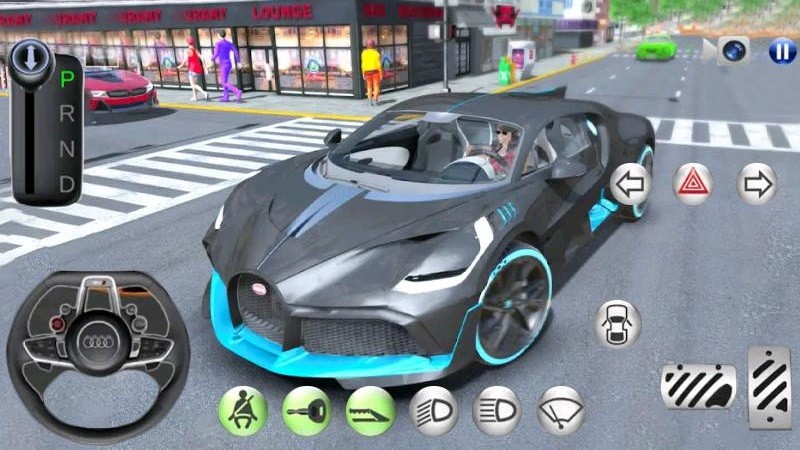The height and width of the screenshot is (450, 800).
Task: Pause the game with the blue button
Action: 782,51
